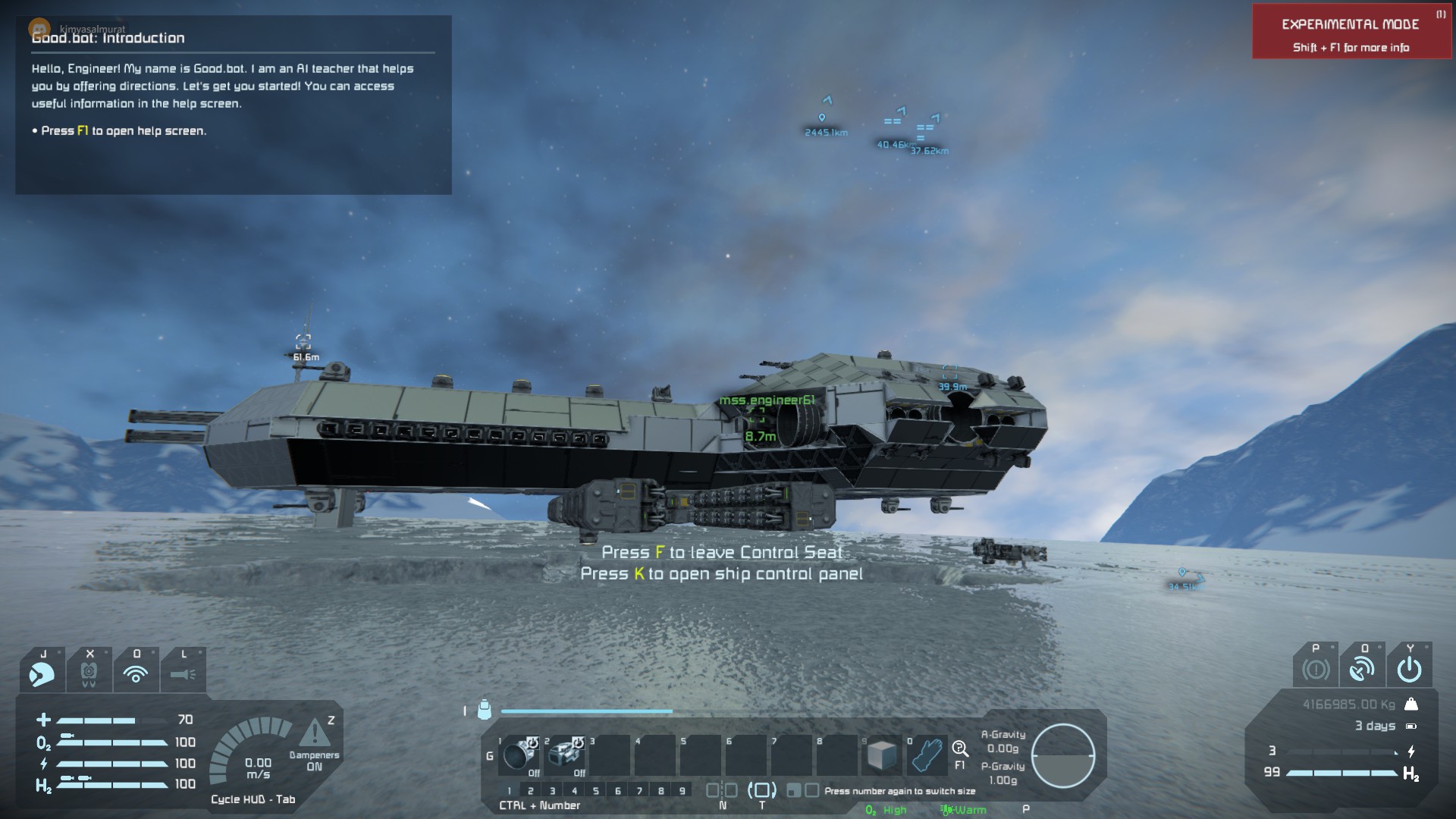The width and height of the screenshot is (1456, 819).
Task: Click the red Experimental Mode banner
Action: tap(1350, 32)
